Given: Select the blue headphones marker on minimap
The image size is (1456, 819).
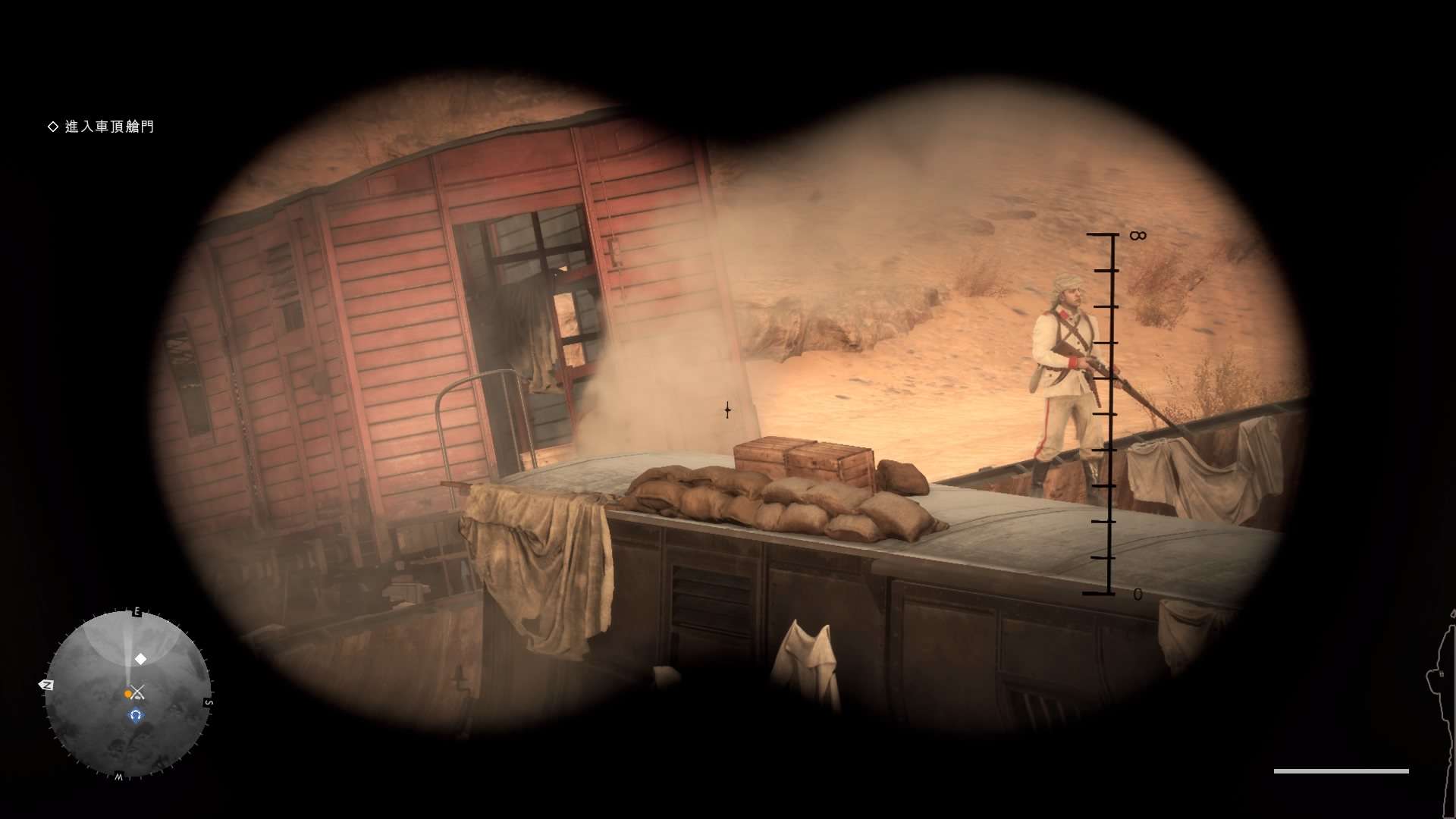Looking at the screenshot, I should point(136,715).
